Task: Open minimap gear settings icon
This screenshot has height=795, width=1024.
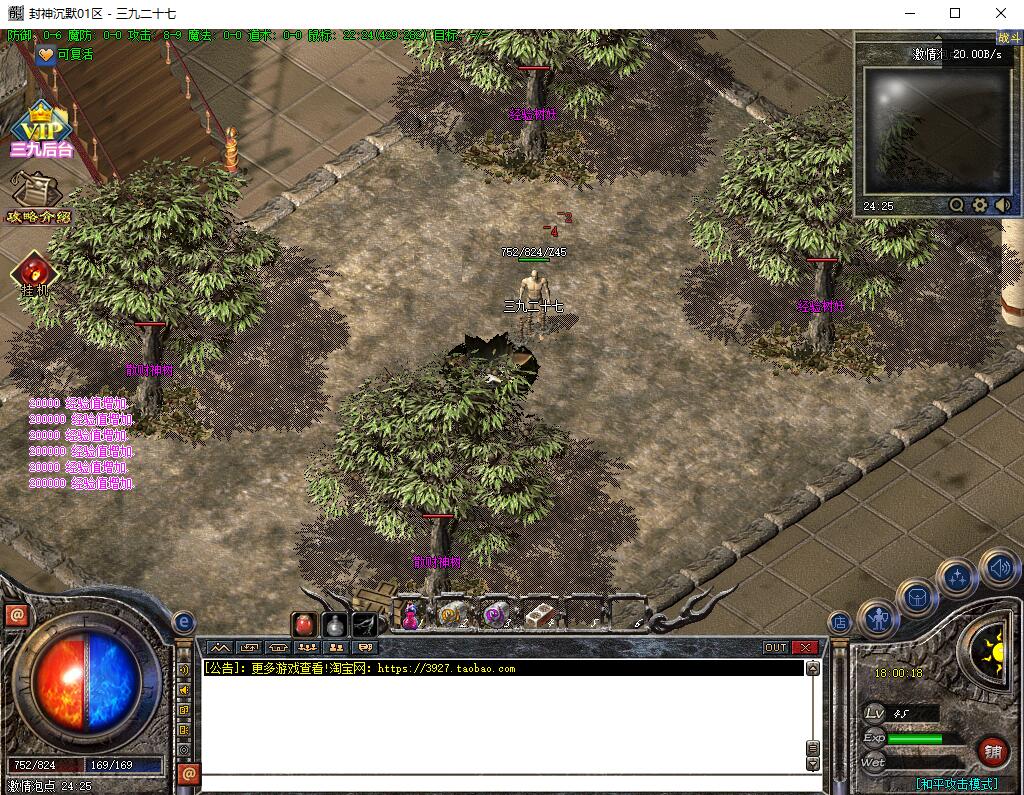Action: click(980, 205)
